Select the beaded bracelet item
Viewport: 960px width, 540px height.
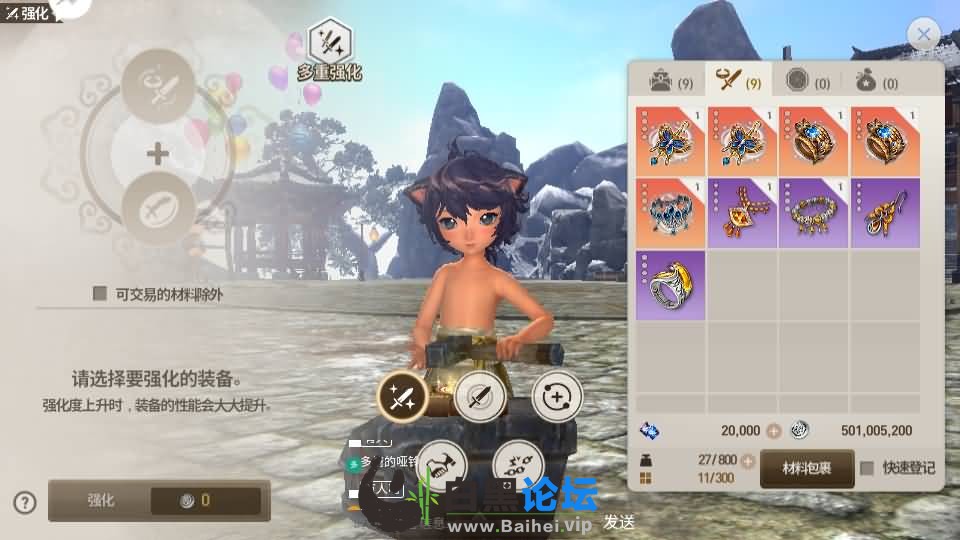pyautogui.click(x=813, y=213)
